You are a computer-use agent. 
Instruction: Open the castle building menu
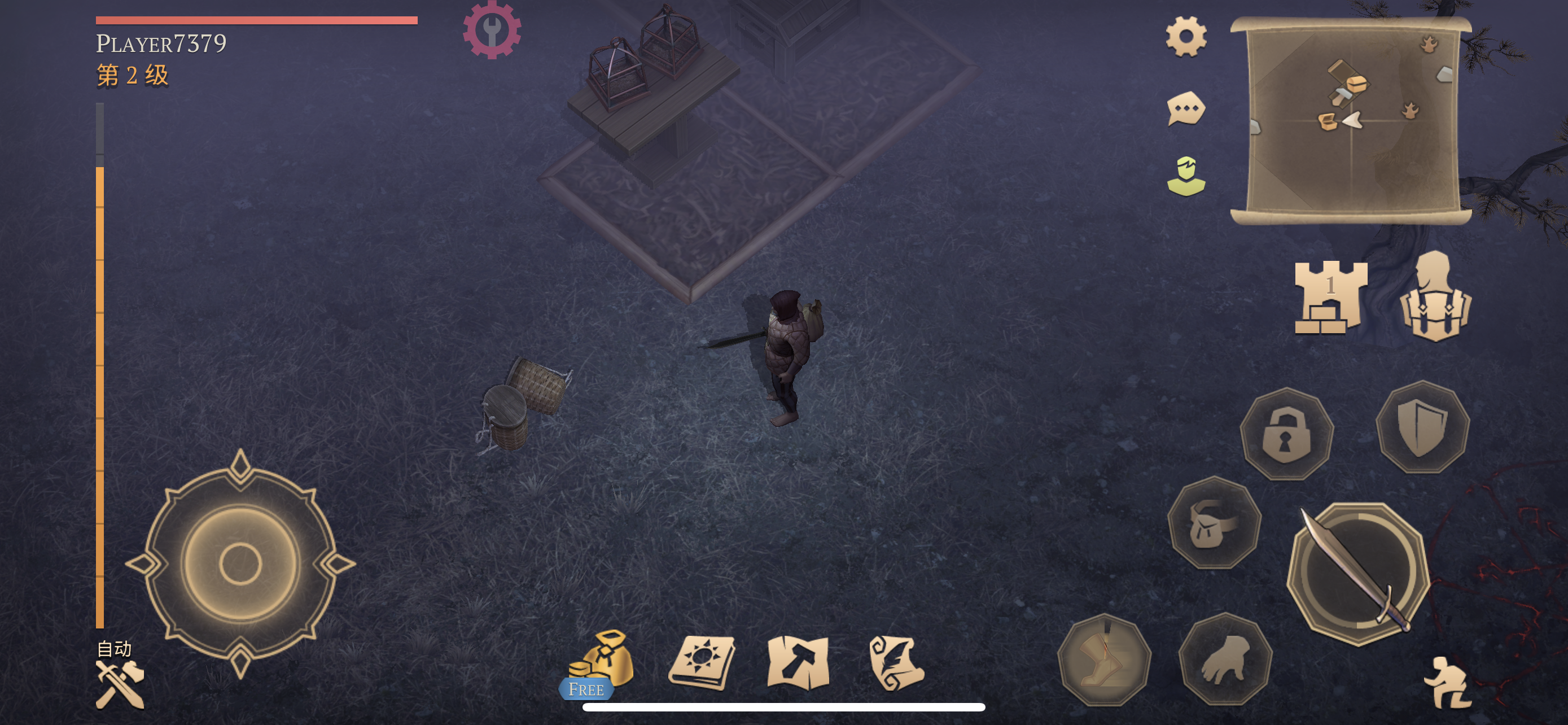point(1330,298)
